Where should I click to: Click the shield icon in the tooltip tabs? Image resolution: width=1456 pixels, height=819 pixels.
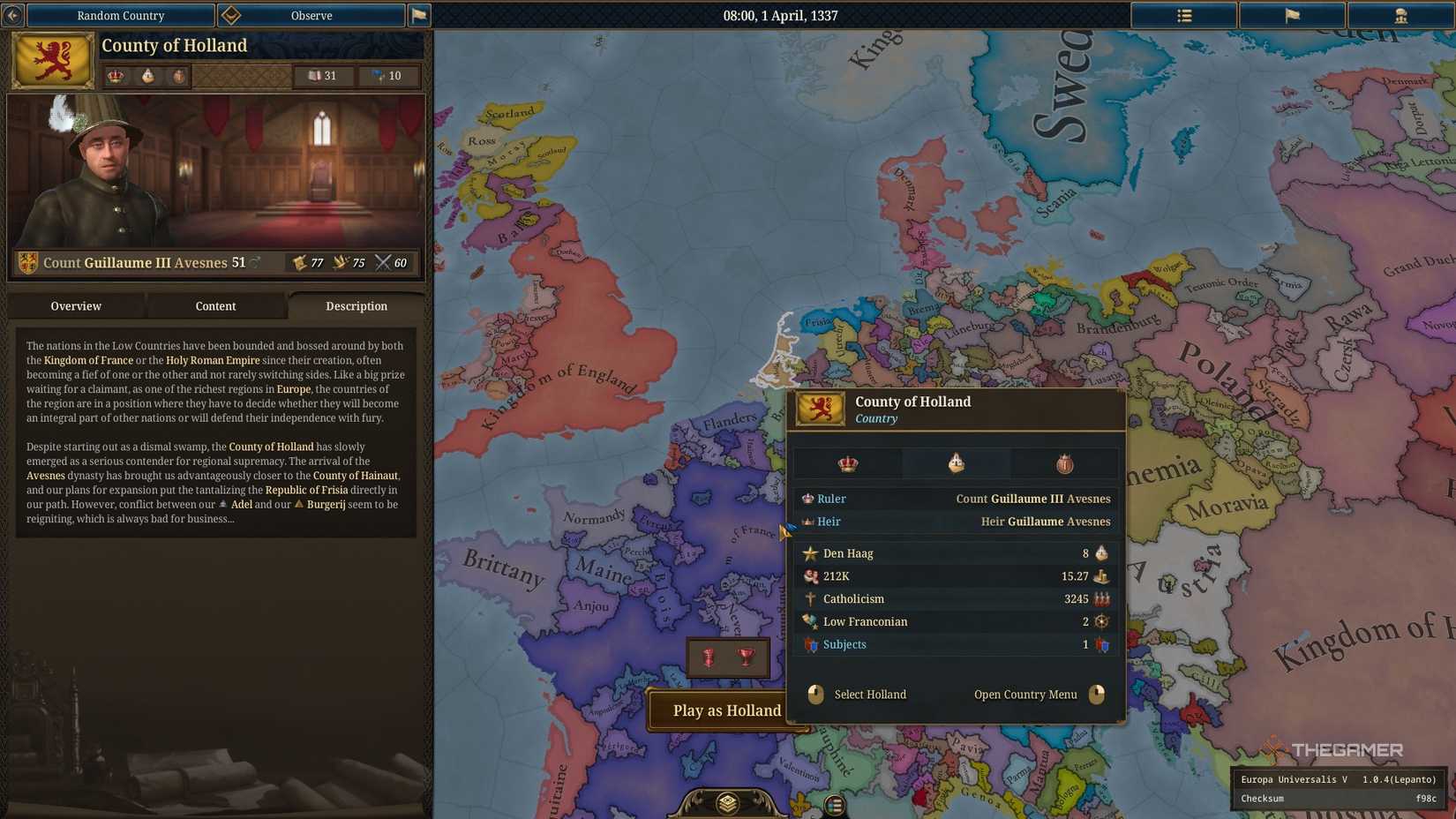1063,463
